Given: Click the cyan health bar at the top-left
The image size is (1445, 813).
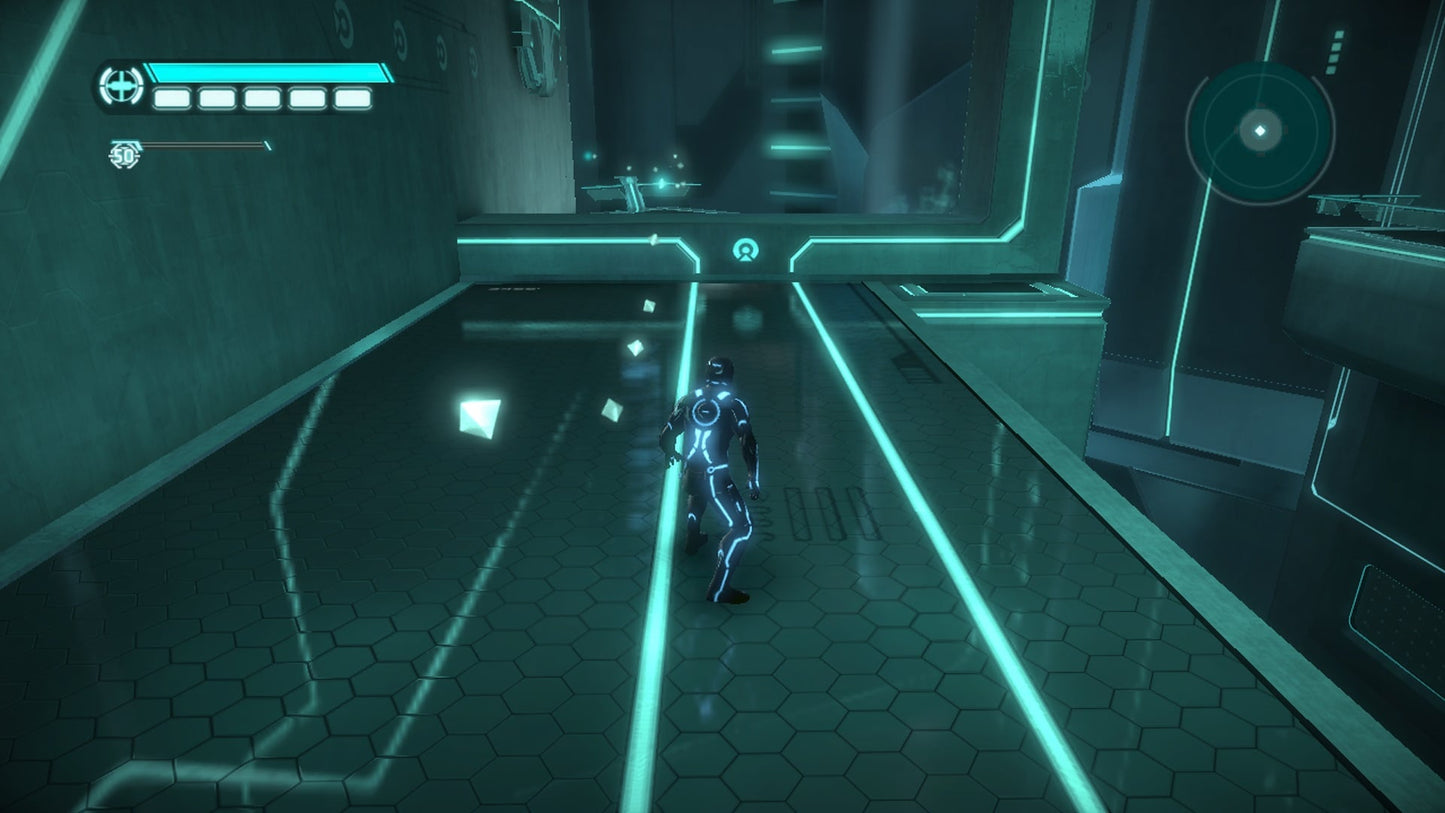Looking at the screenshot, I should tap(265, 74).
